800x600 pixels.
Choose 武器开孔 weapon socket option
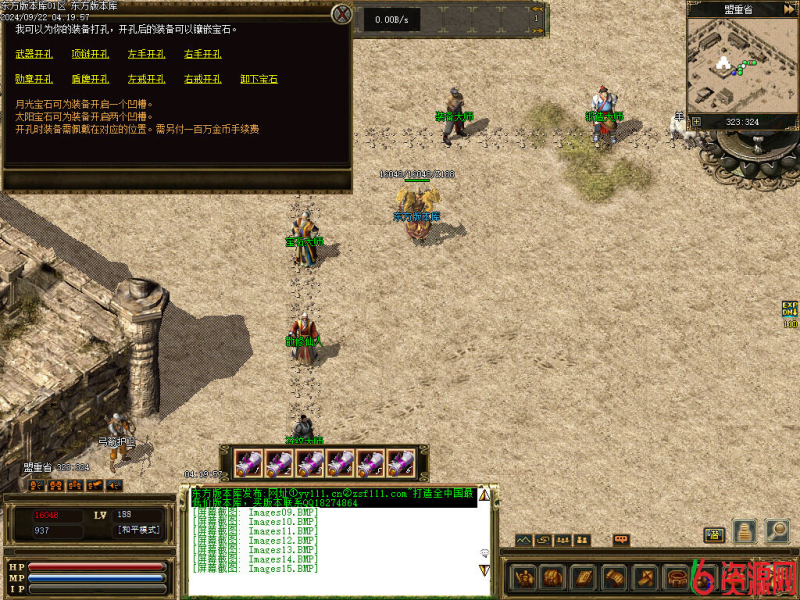tap(34, 54)
